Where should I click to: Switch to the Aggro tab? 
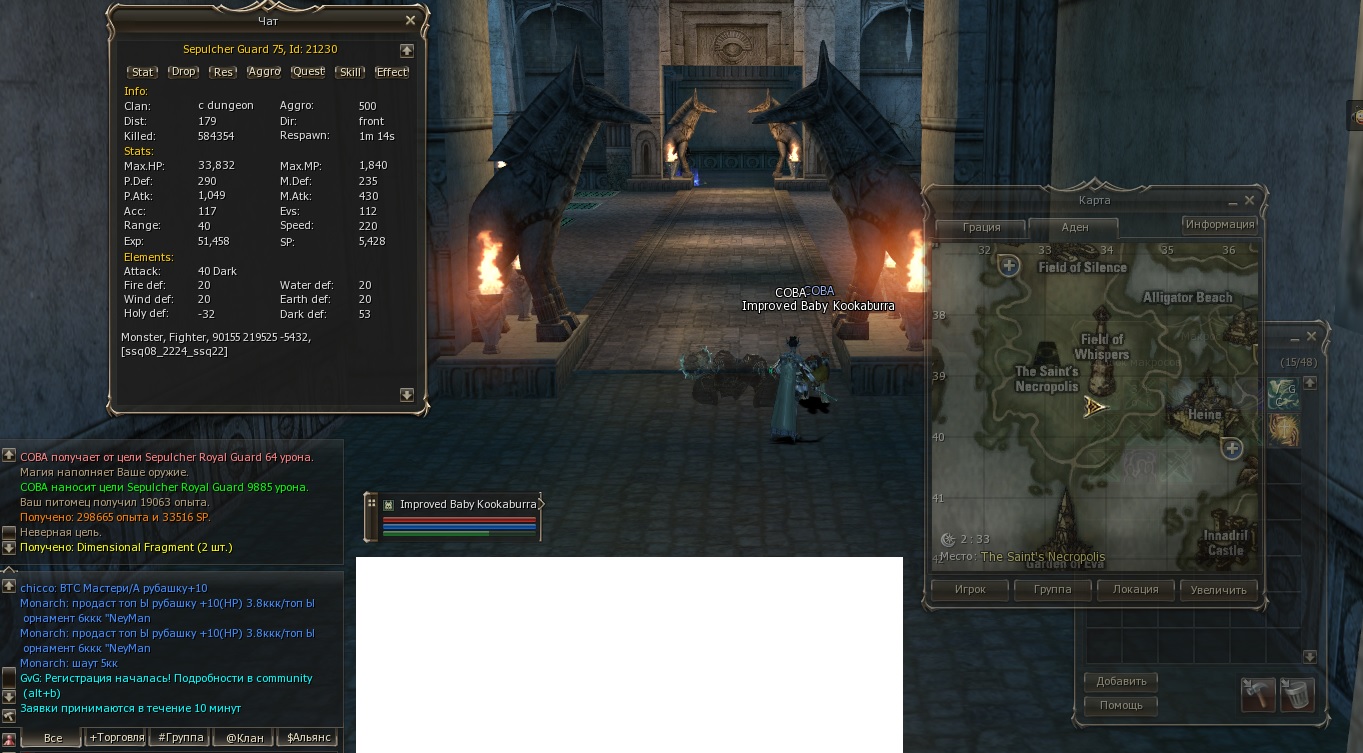click(x=264, y=72)
